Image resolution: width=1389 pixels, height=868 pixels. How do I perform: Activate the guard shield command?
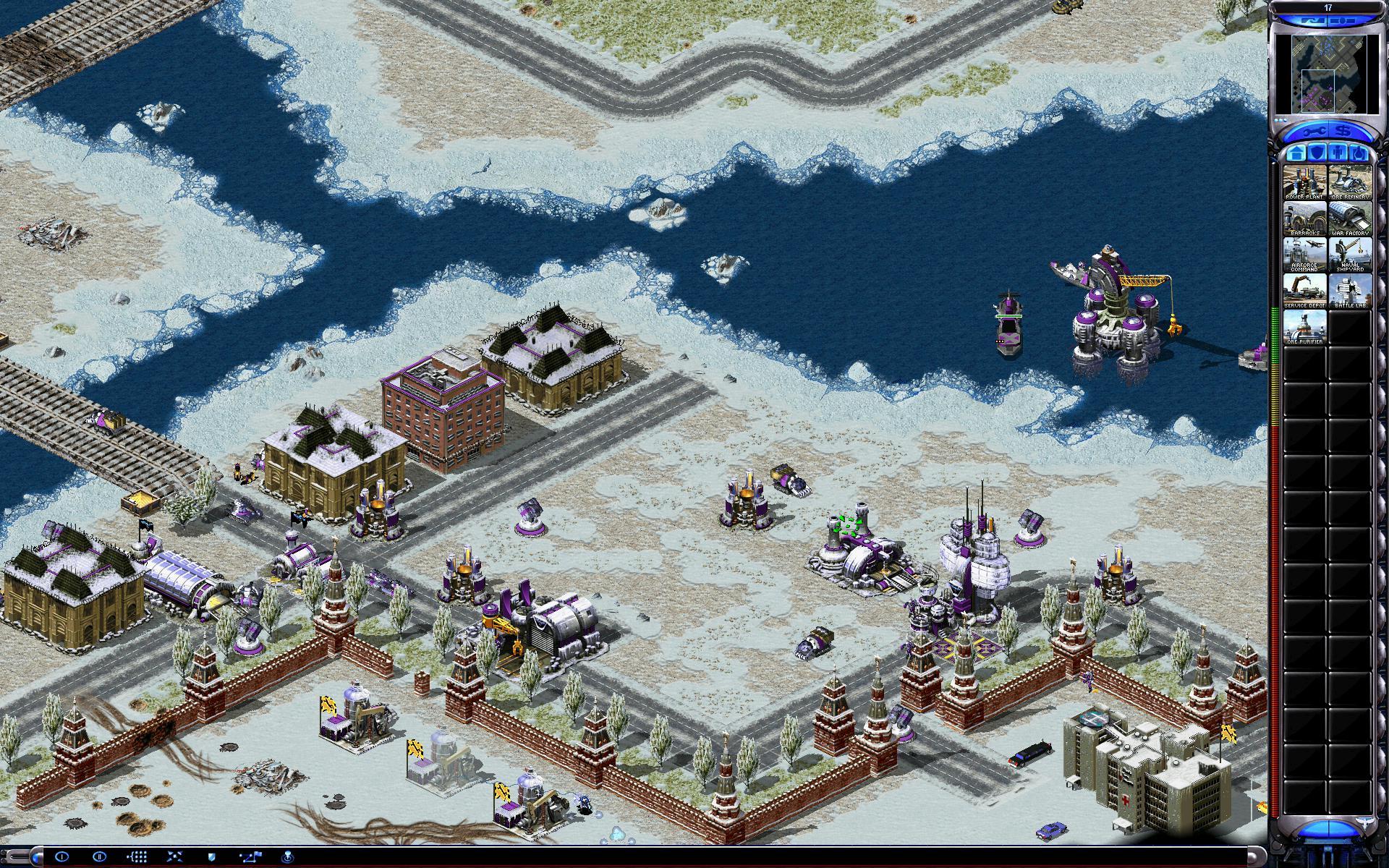coord(211,856)
